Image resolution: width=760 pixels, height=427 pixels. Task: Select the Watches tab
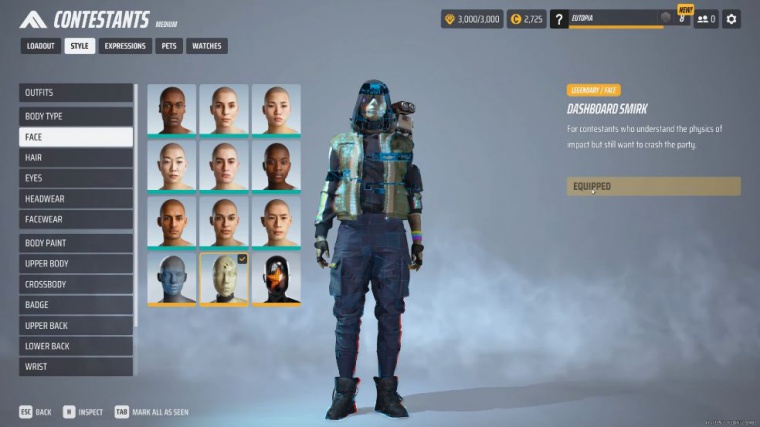206,46
